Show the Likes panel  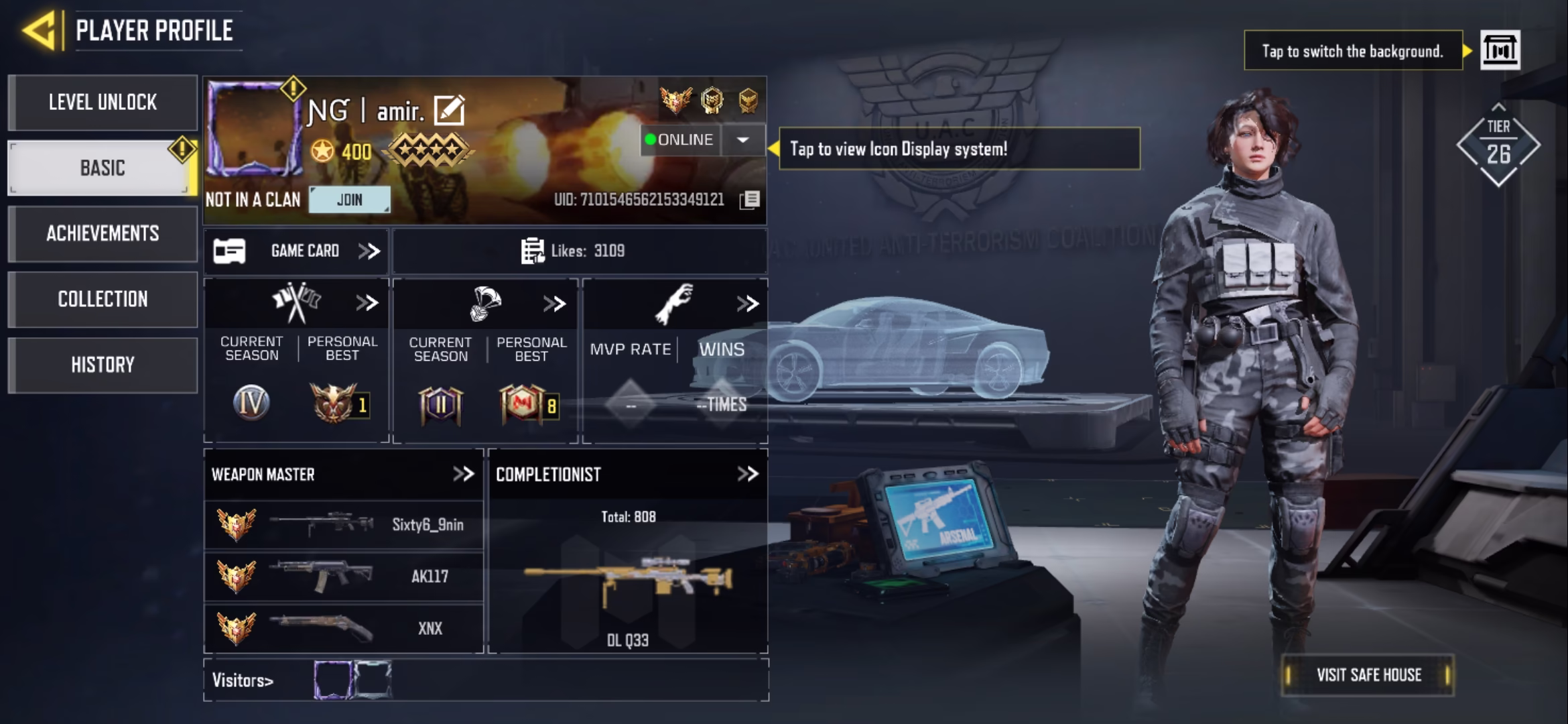click(x=574, y=251)
